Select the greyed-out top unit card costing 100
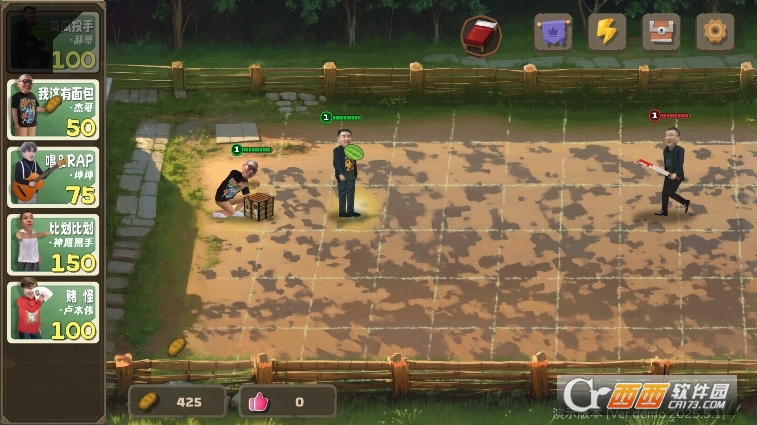 [54, 40]
